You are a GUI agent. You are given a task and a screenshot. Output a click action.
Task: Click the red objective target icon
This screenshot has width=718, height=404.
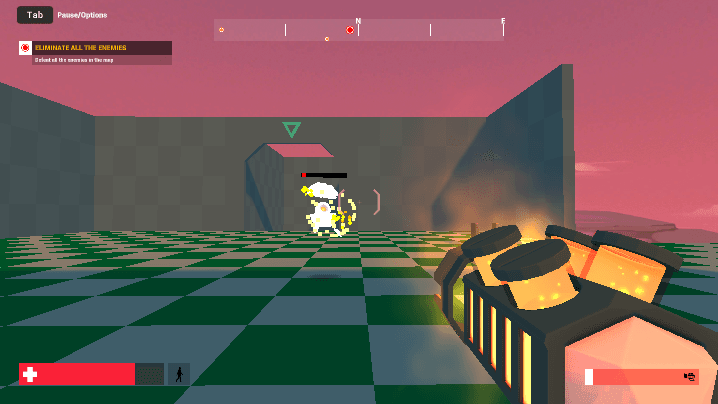(26, 48)
